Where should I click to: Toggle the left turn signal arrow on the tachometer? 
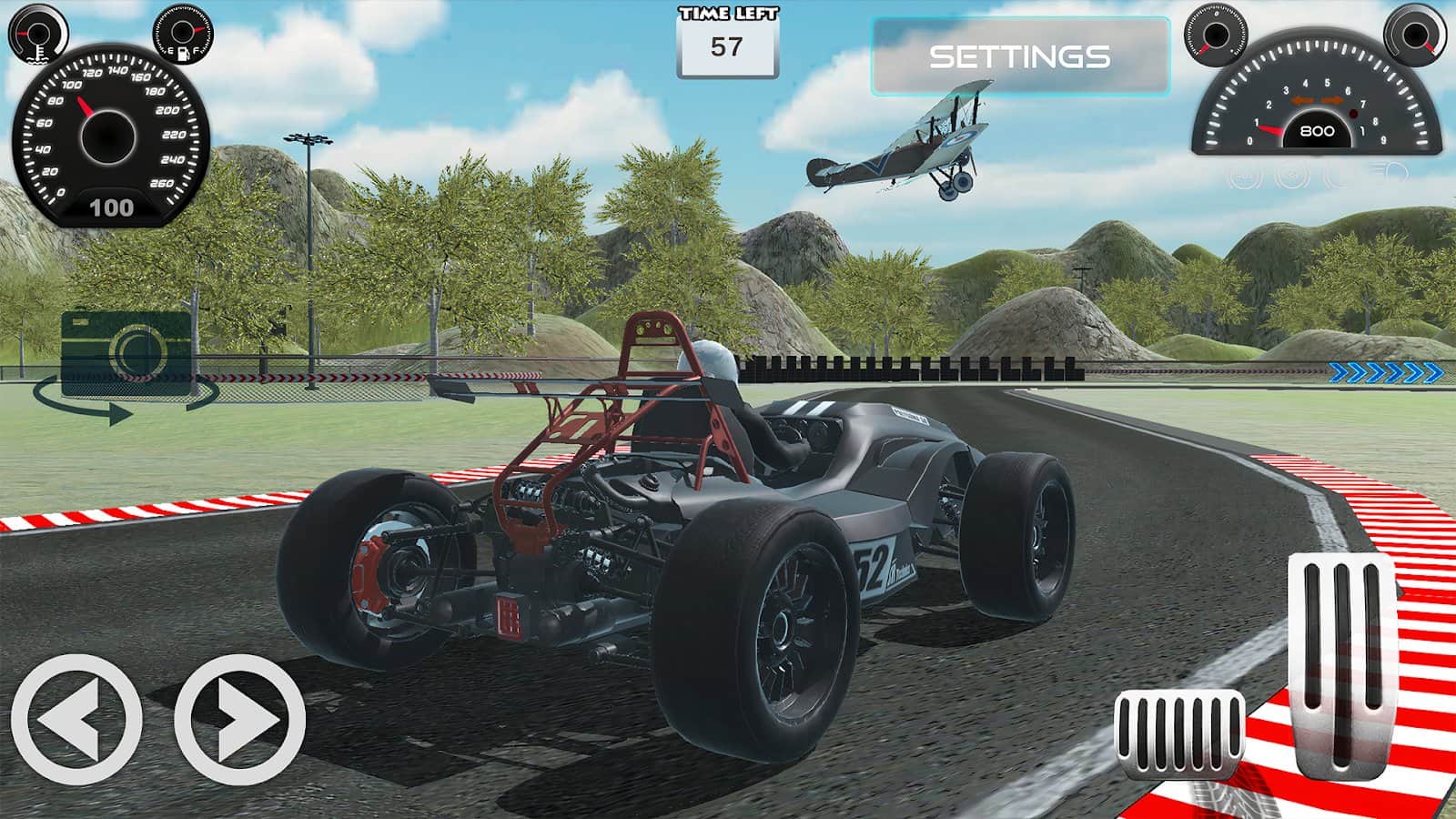[1301, 100]
